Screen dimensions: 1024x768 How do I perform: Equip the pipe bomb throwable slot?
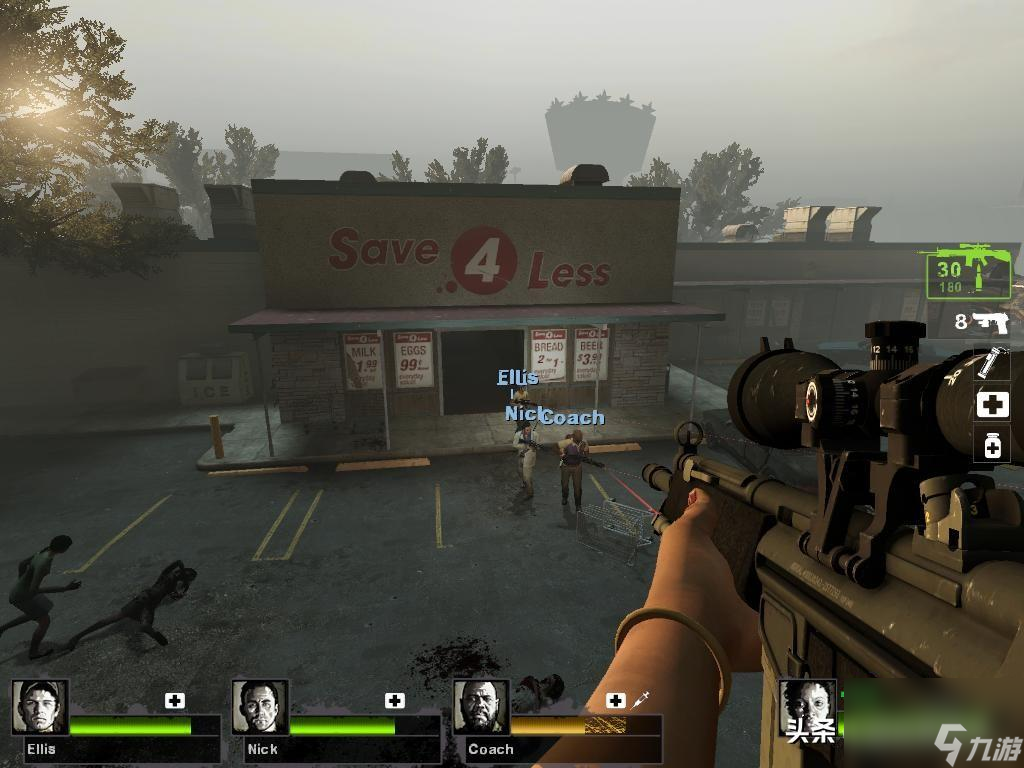coord(991,363)
